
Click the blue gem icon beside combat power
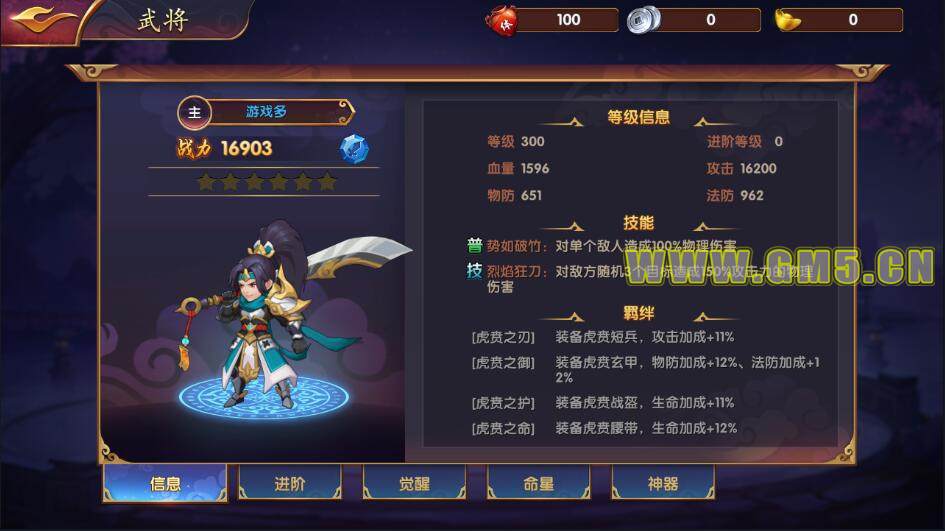[353, 148]
